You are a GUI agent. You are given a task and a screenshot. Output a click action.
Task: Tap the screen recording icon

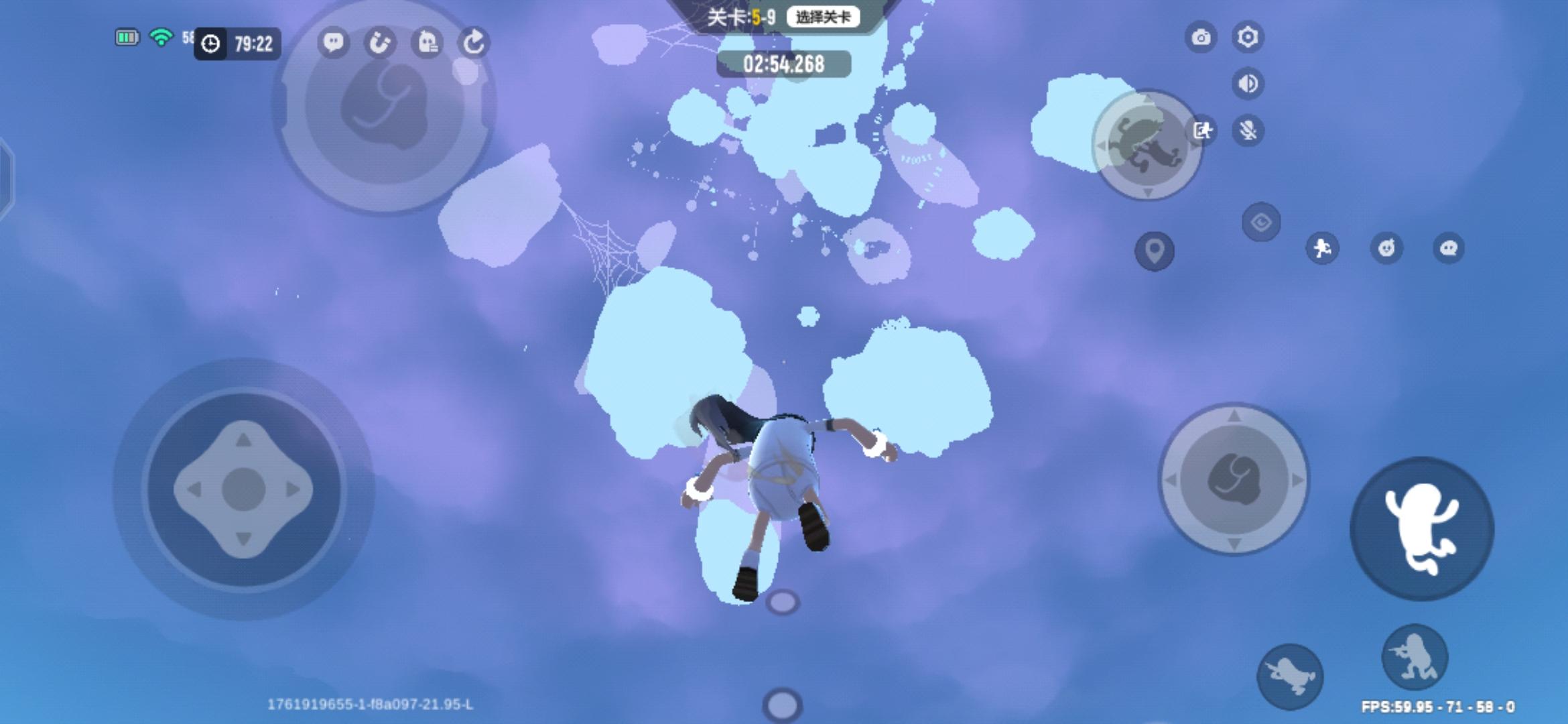click(1203, 131)
